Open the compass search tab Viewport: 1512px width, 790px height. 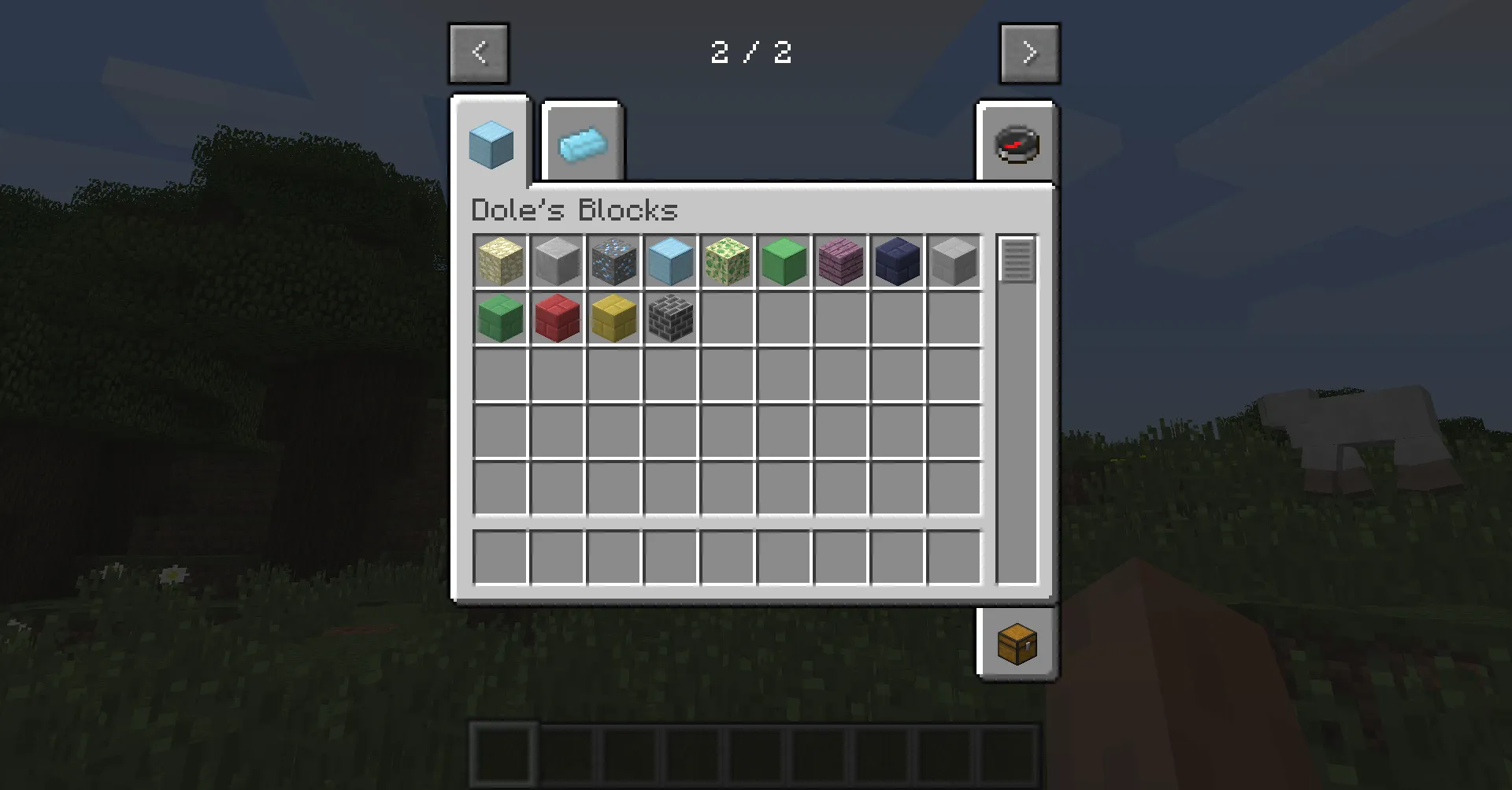(1017, 143)
